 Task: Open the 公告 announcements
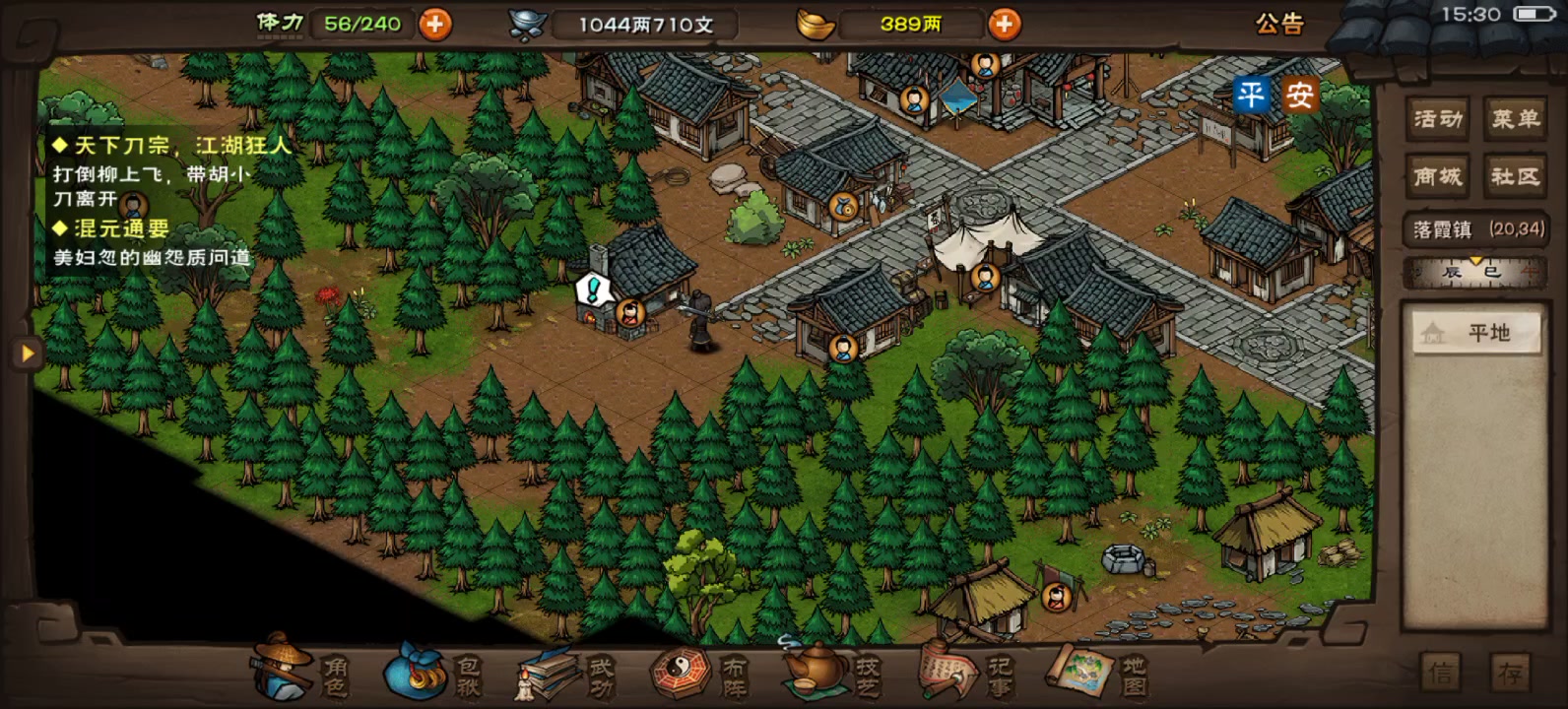point(1279,24)
